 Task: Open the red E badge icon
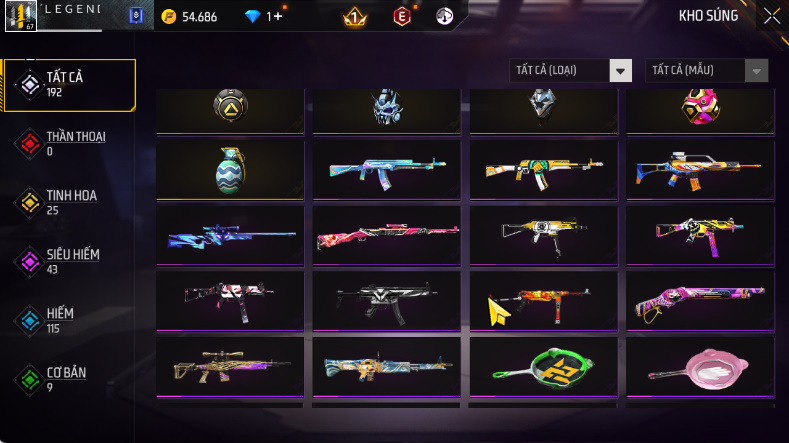tap(402, 16)
